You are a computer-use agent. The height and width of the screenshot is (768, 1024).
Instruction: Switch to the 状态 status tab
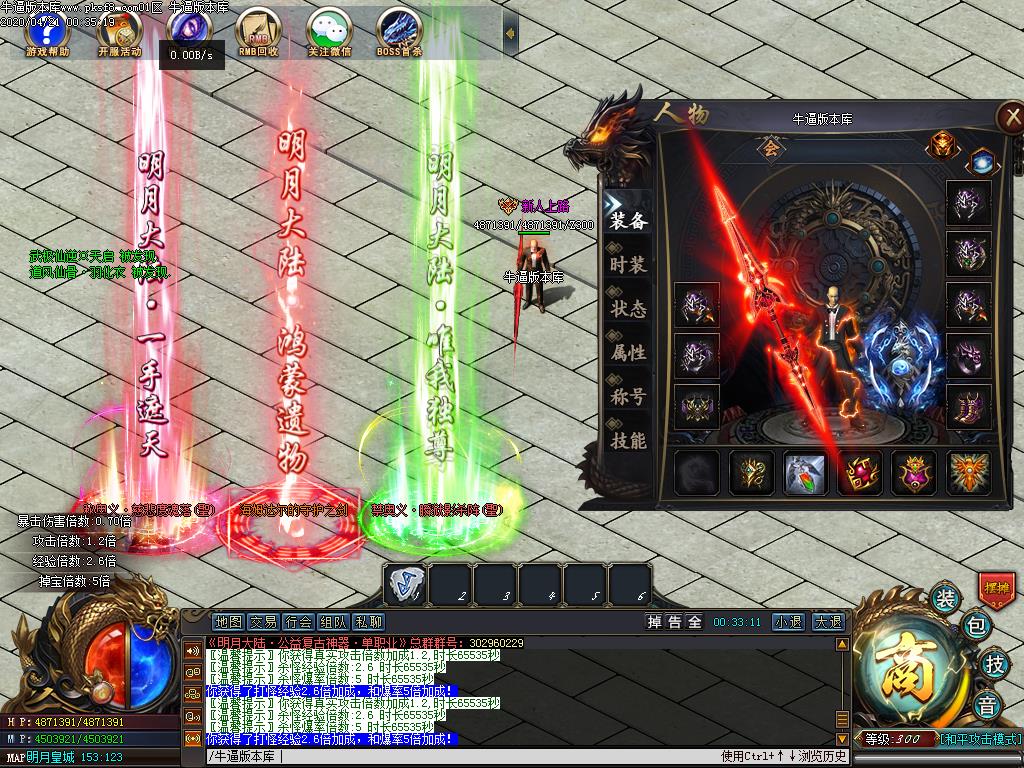point(628,309)
